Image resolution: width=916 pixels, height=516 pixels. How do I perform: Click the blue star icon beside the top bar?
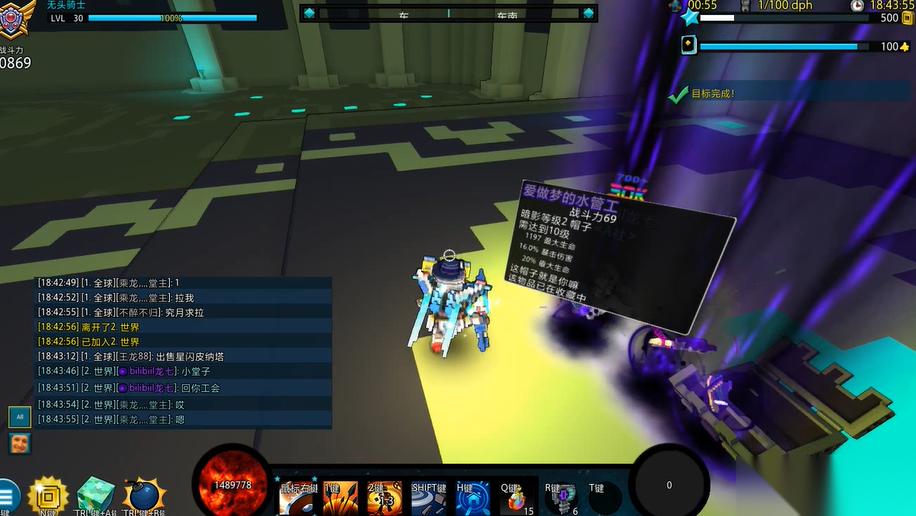click(x=689, y=17)
